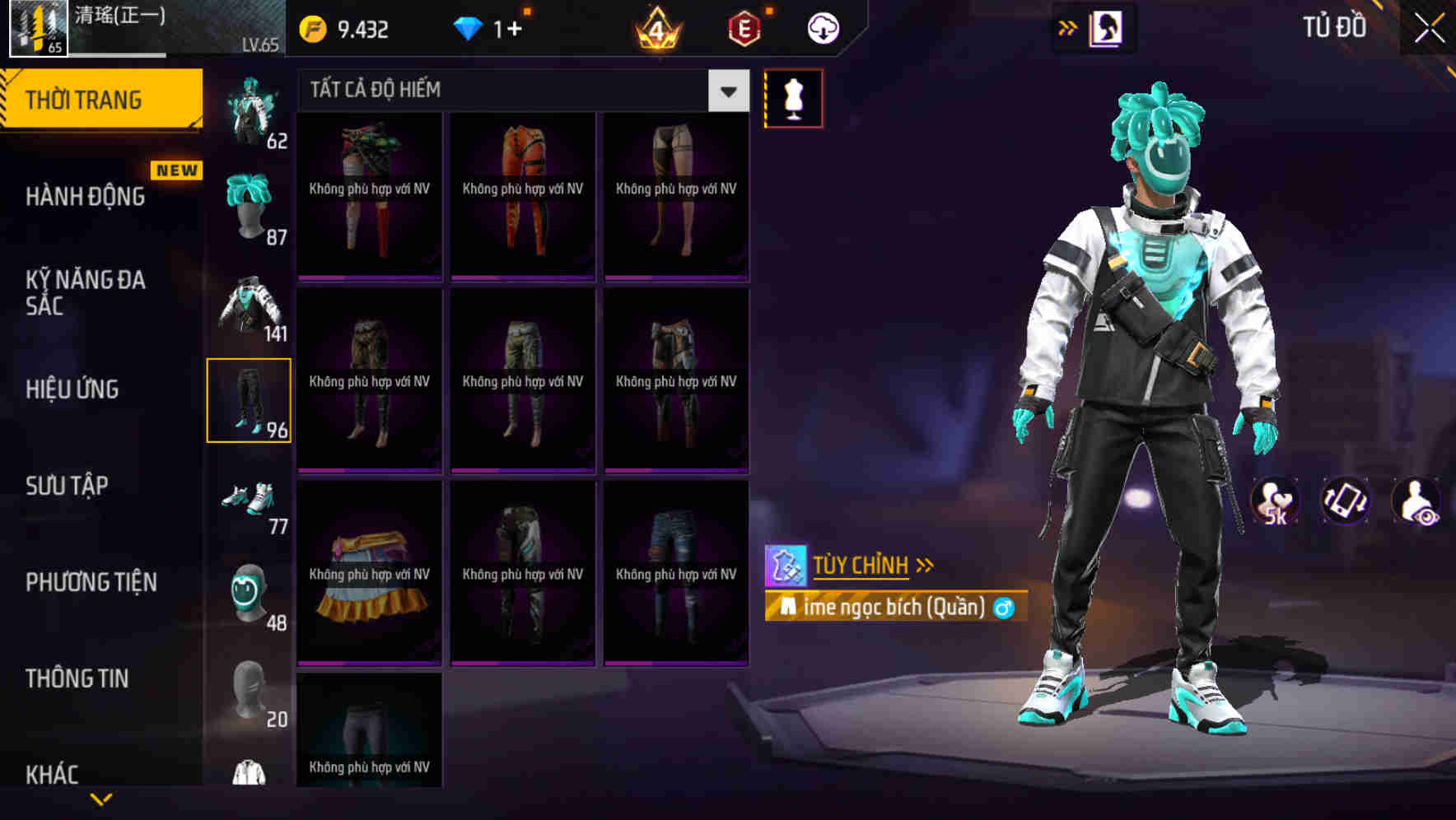
Task: Select the currently equipped pants slot thumbnail
Action: pyautogui.click(x=250, y=399)
